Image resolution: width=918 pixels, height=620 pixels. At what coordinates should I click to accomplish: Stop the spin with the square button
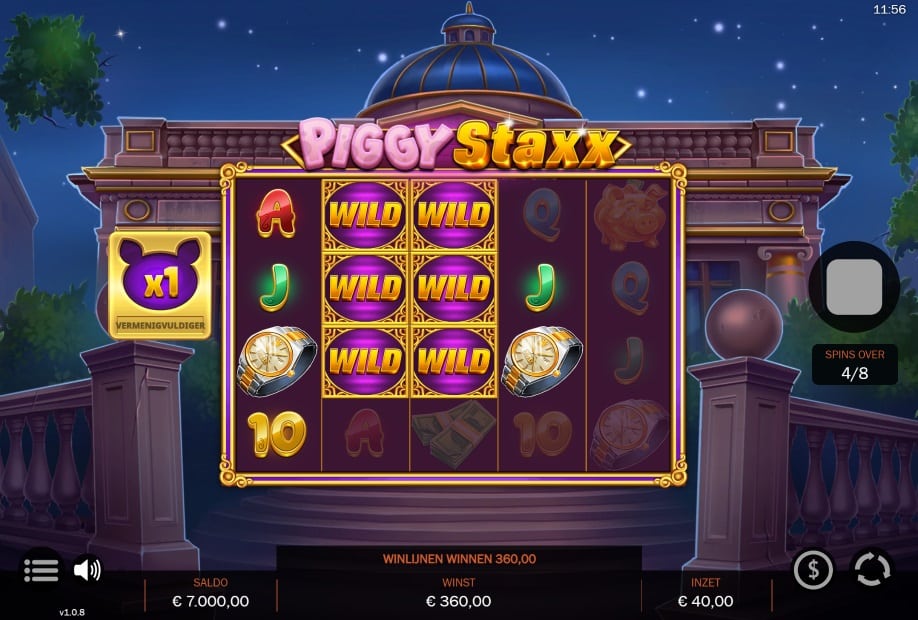tap(853, 286)
